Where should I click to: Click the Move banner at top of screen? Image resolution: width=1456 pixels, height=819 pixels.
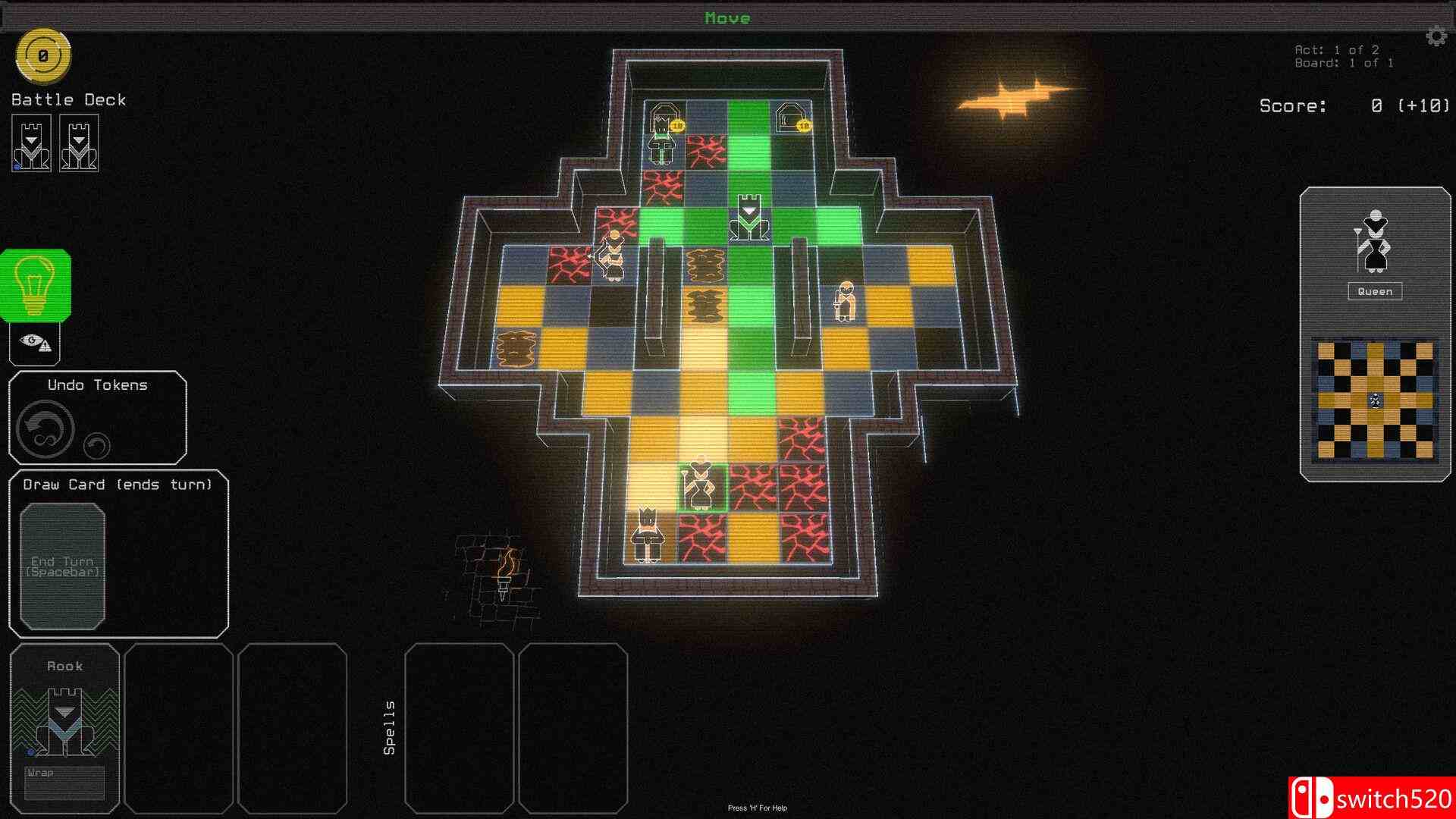(726, 17)
